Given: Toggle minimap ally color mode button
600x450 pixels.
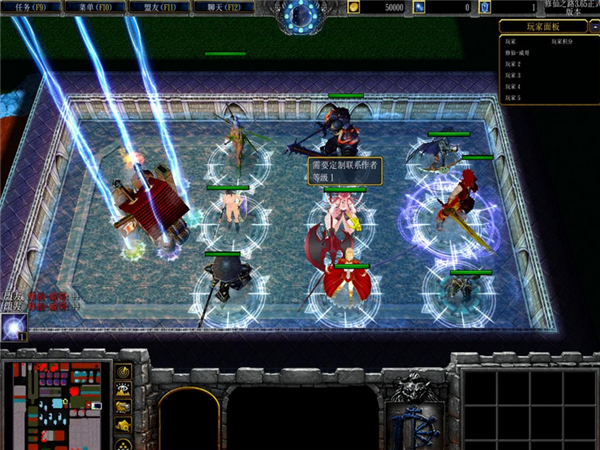Looking at the screenshot, I should [123, 407].
